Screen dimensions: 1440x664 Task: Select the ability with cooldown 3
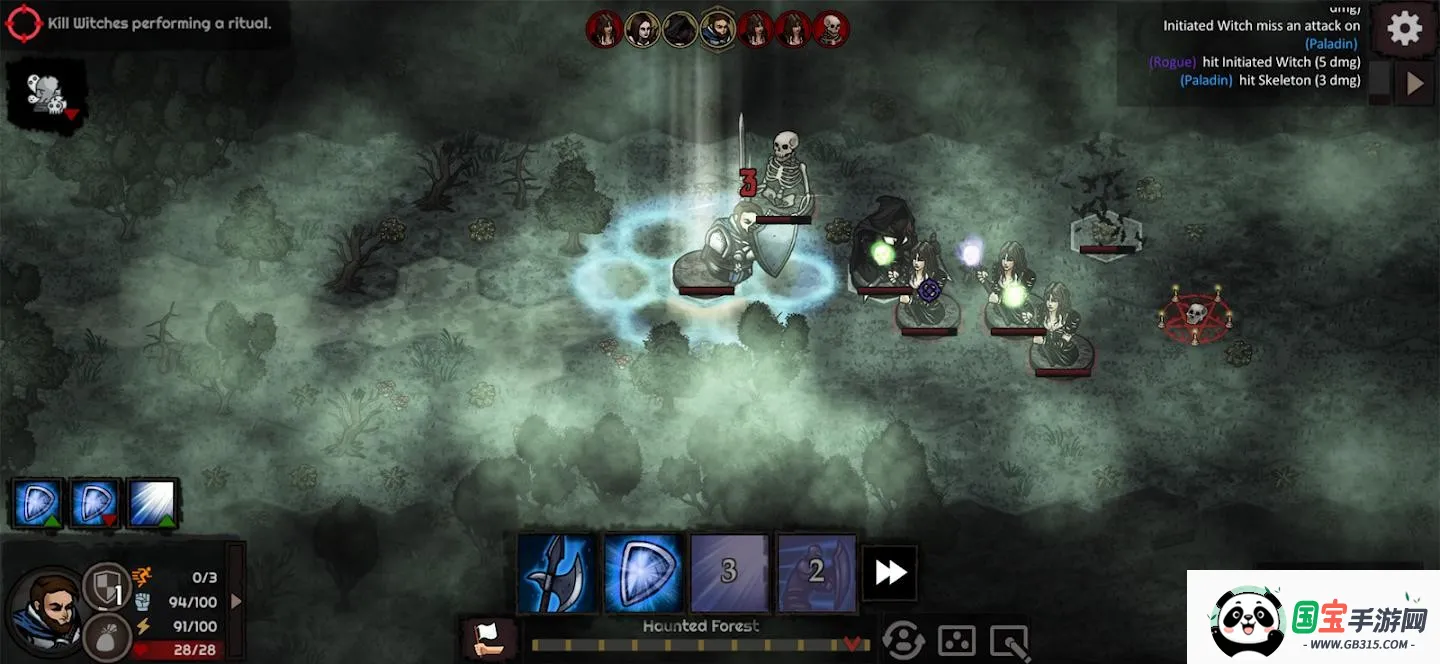pyautogui.click(x=729, y=572)
